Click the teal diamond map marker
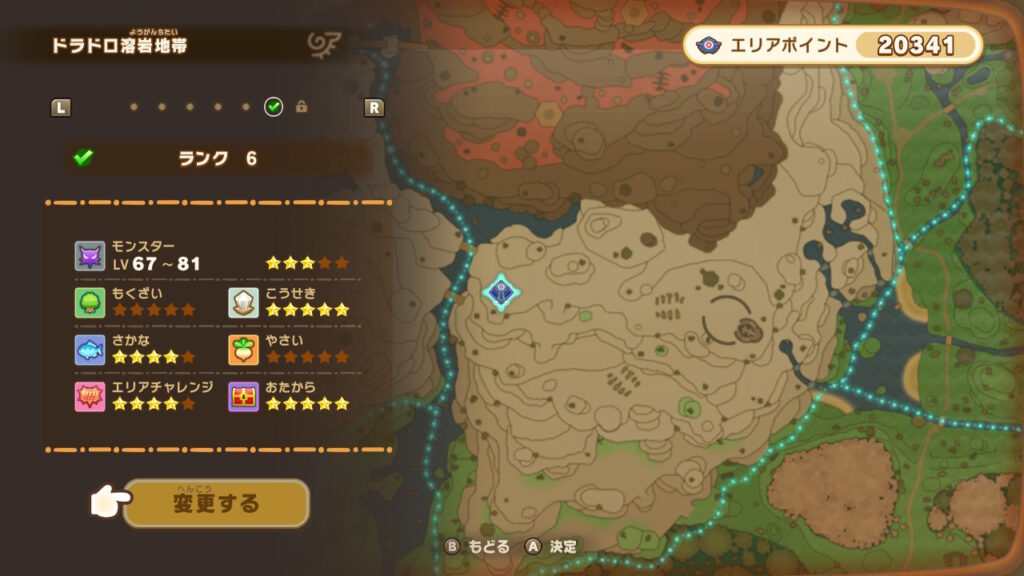Image resolution: width=1024 pixels, height=576 pixels. [500, 292]
